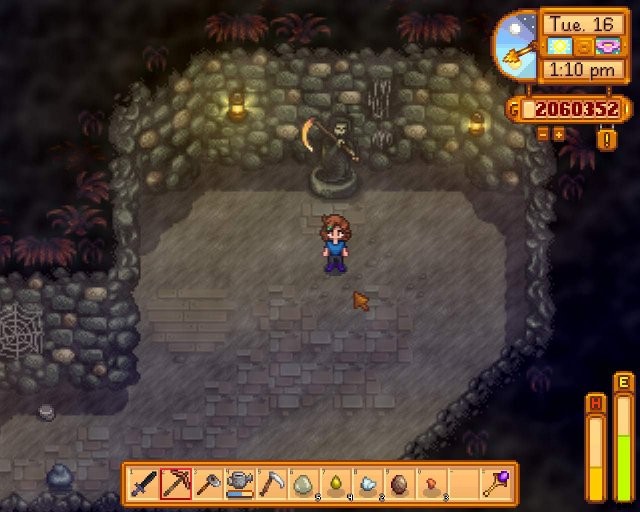Pick the scythe in the hotbar
The height and width of the screenshot is (512, 640).
click(272, 484)
